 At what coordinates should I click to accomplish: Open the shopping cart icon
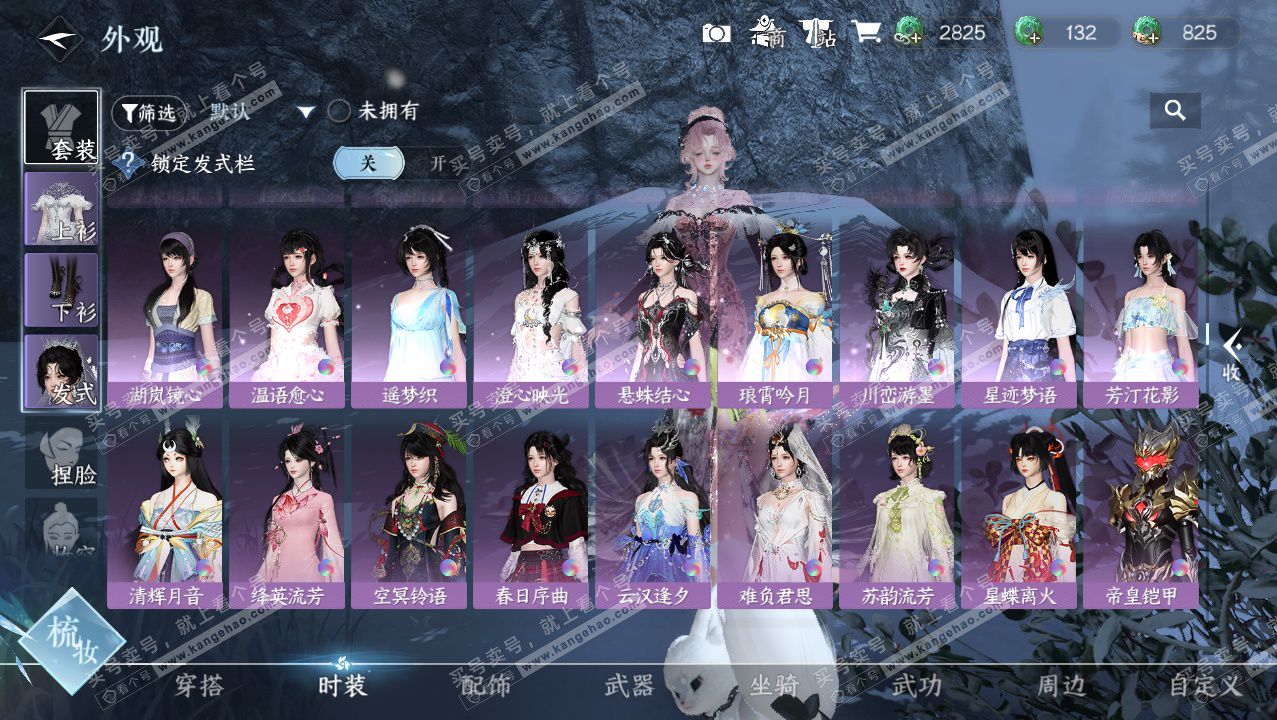point(865,32)
